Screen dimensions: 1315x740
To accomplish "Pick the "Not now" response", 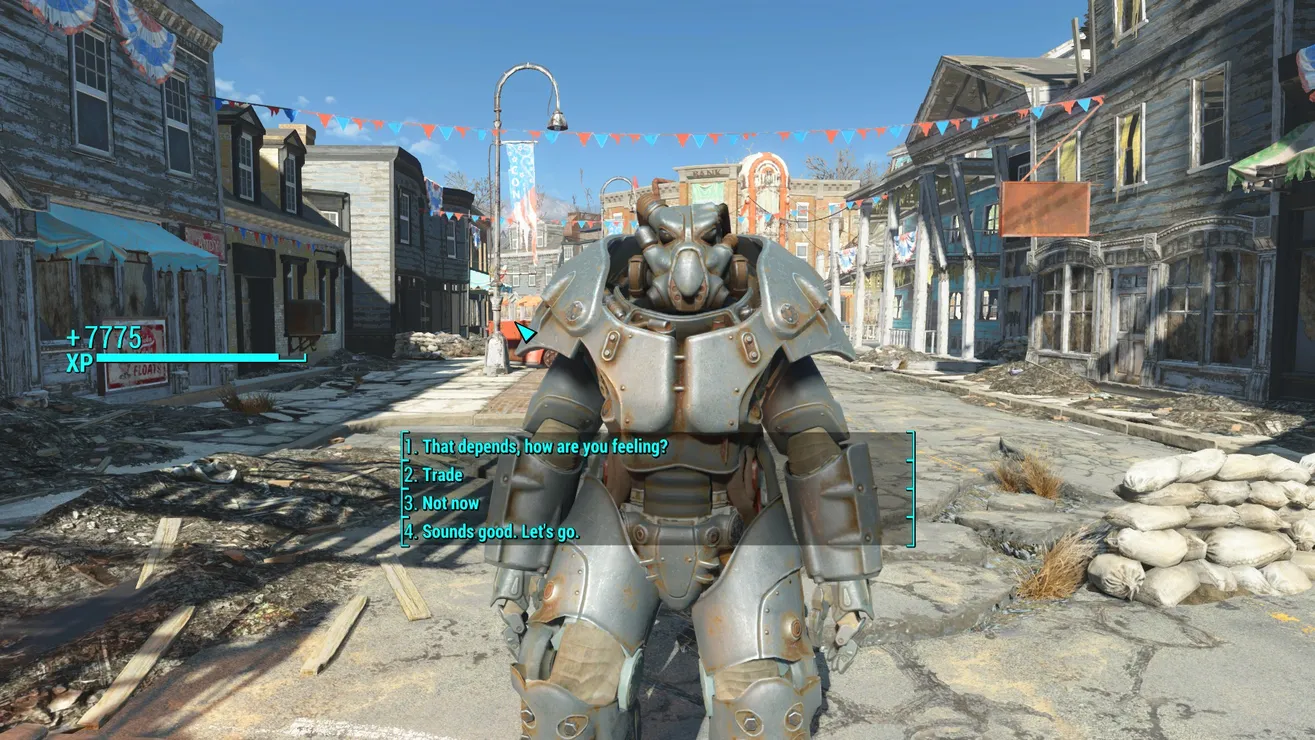I will (450, 503).
